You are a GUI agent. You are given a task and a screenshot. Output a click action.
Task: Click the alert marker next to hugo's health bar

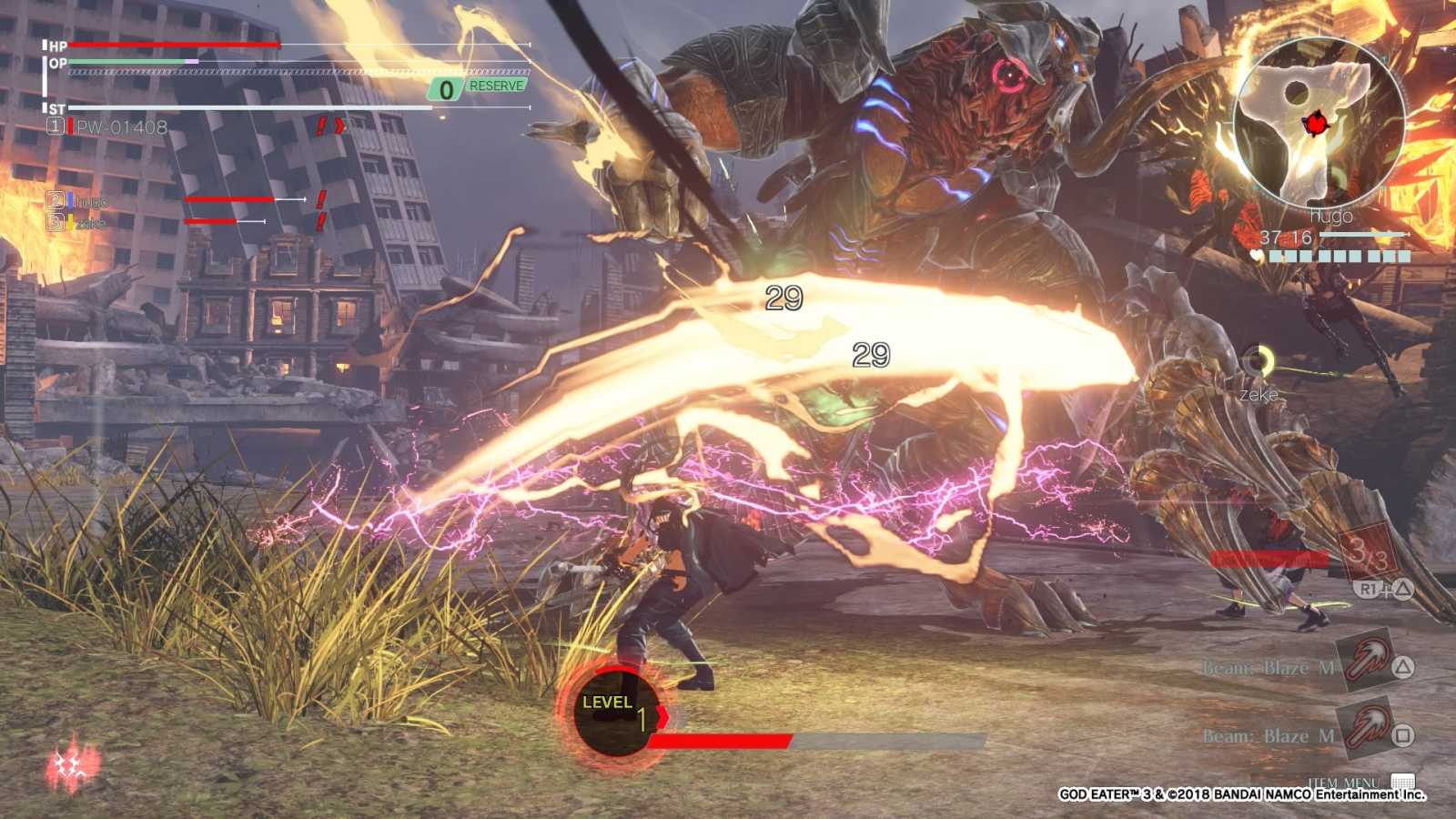(319, 198)
